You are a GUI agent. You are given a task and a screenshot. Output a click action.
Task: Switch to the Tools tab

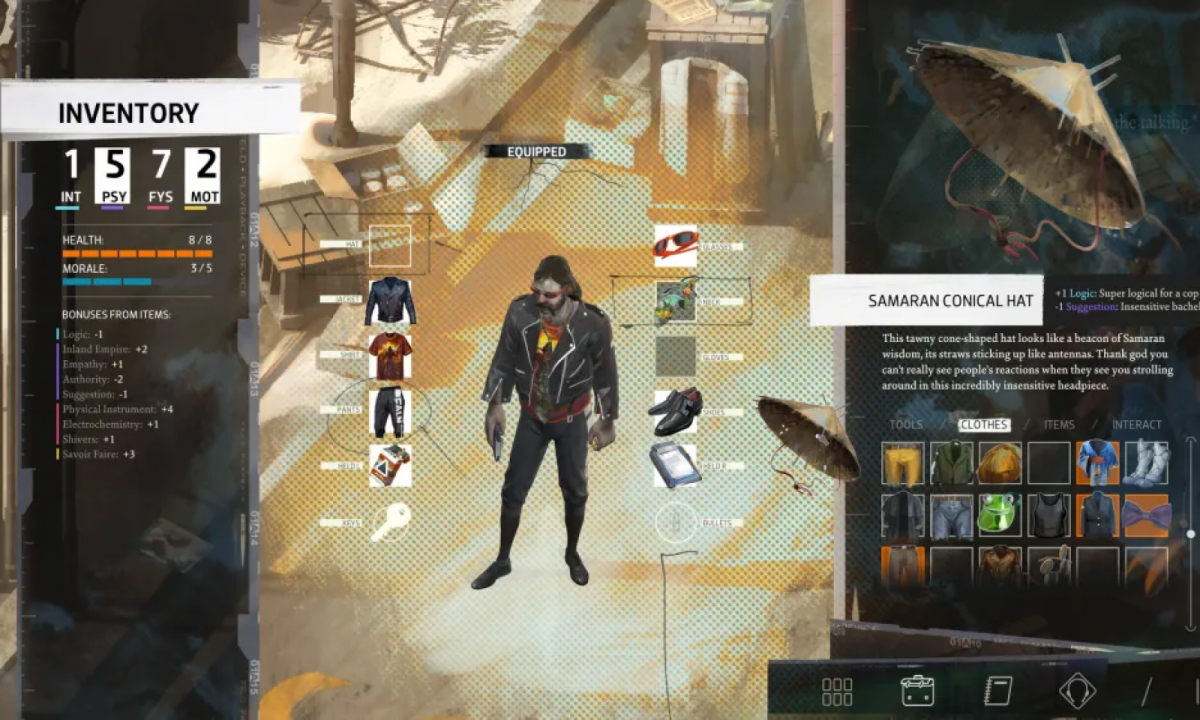pyautogui.click(x=906, y=425)
